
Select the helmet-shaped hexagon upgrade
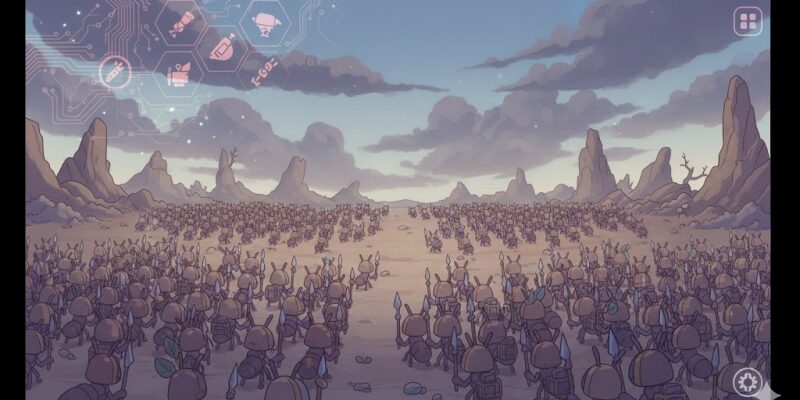pyautogui.click(x=221, y=46)
